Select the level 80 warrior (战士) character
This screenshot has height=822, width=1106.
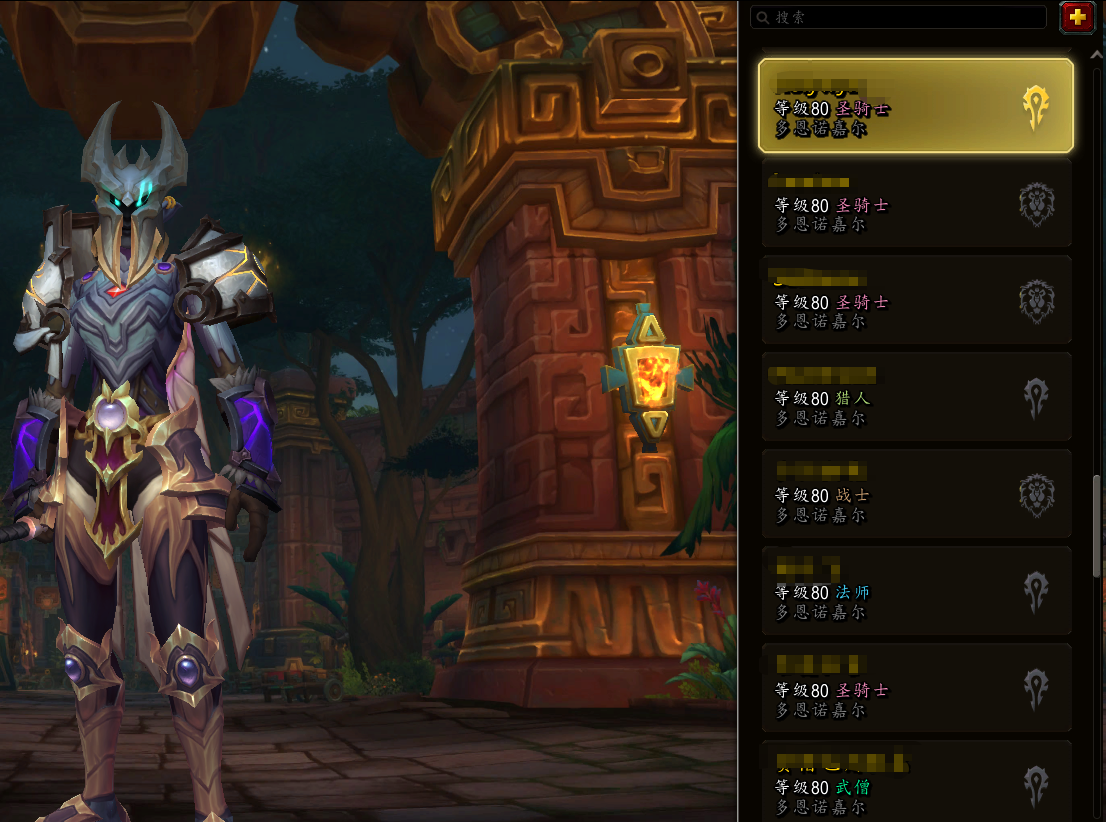click(x=915, y=494)
